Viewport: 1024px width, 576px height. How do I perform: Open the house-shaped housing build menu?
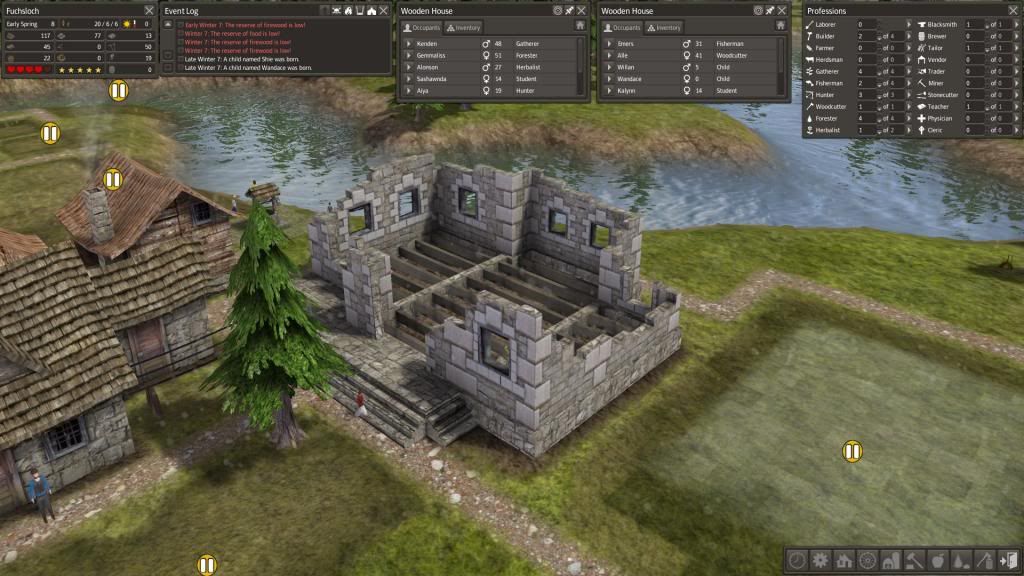pyautogui.click(x=843, y=560)
